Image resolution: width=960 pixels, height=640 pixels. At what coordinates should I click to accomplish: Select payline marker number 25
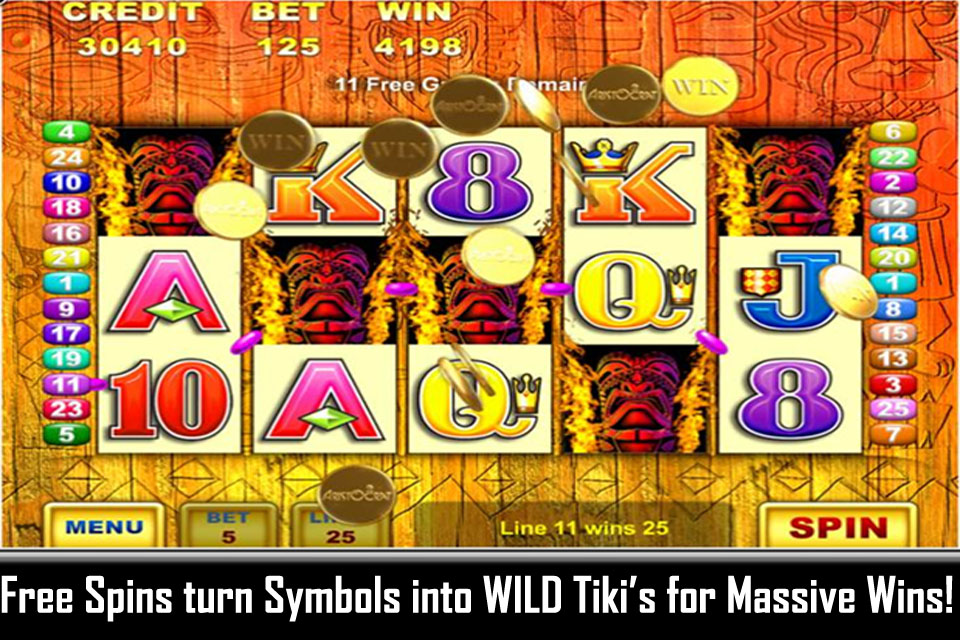pos(893,409)
